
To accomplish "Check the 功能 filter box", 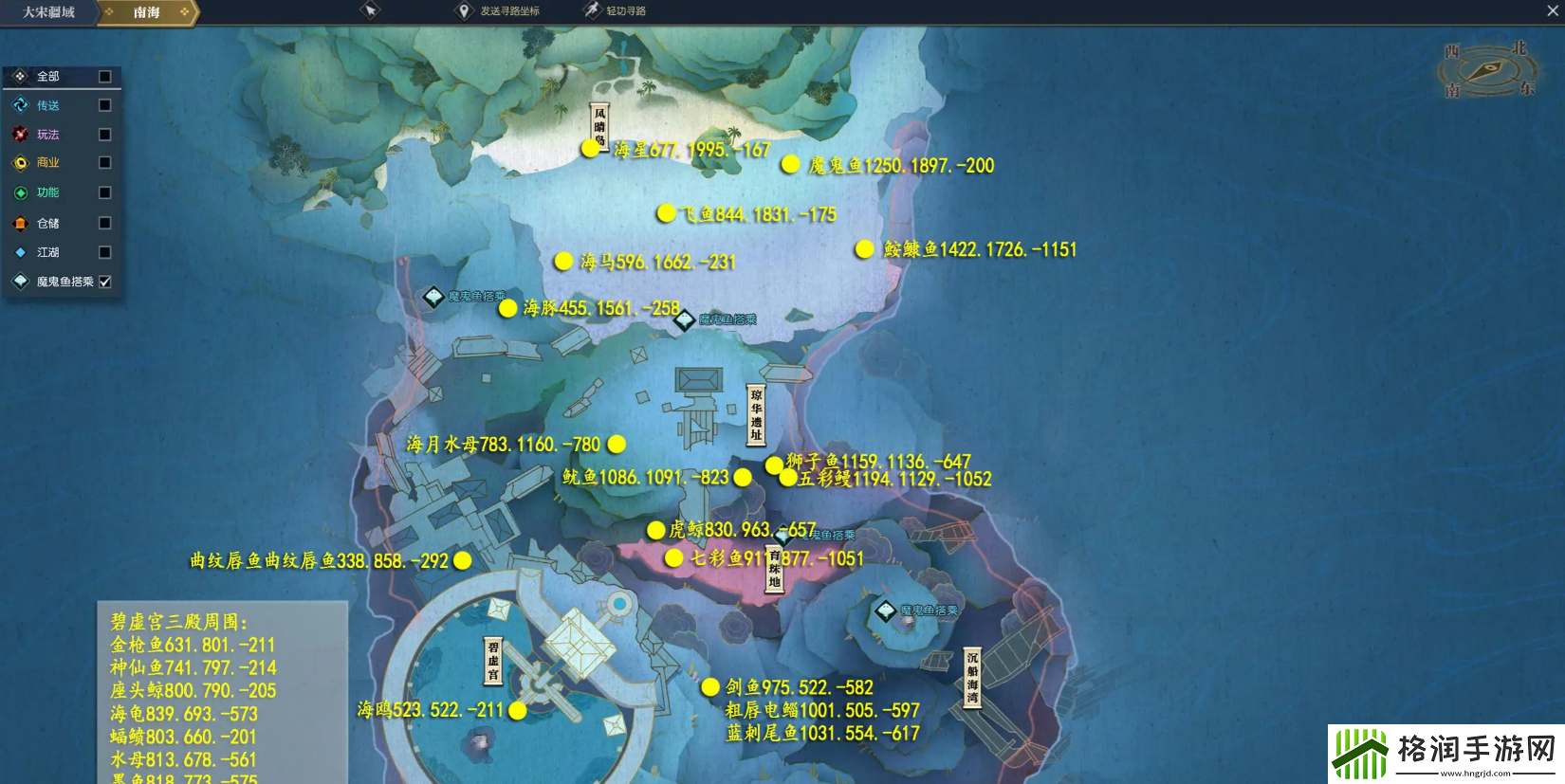I will click(x=105, y=192).
